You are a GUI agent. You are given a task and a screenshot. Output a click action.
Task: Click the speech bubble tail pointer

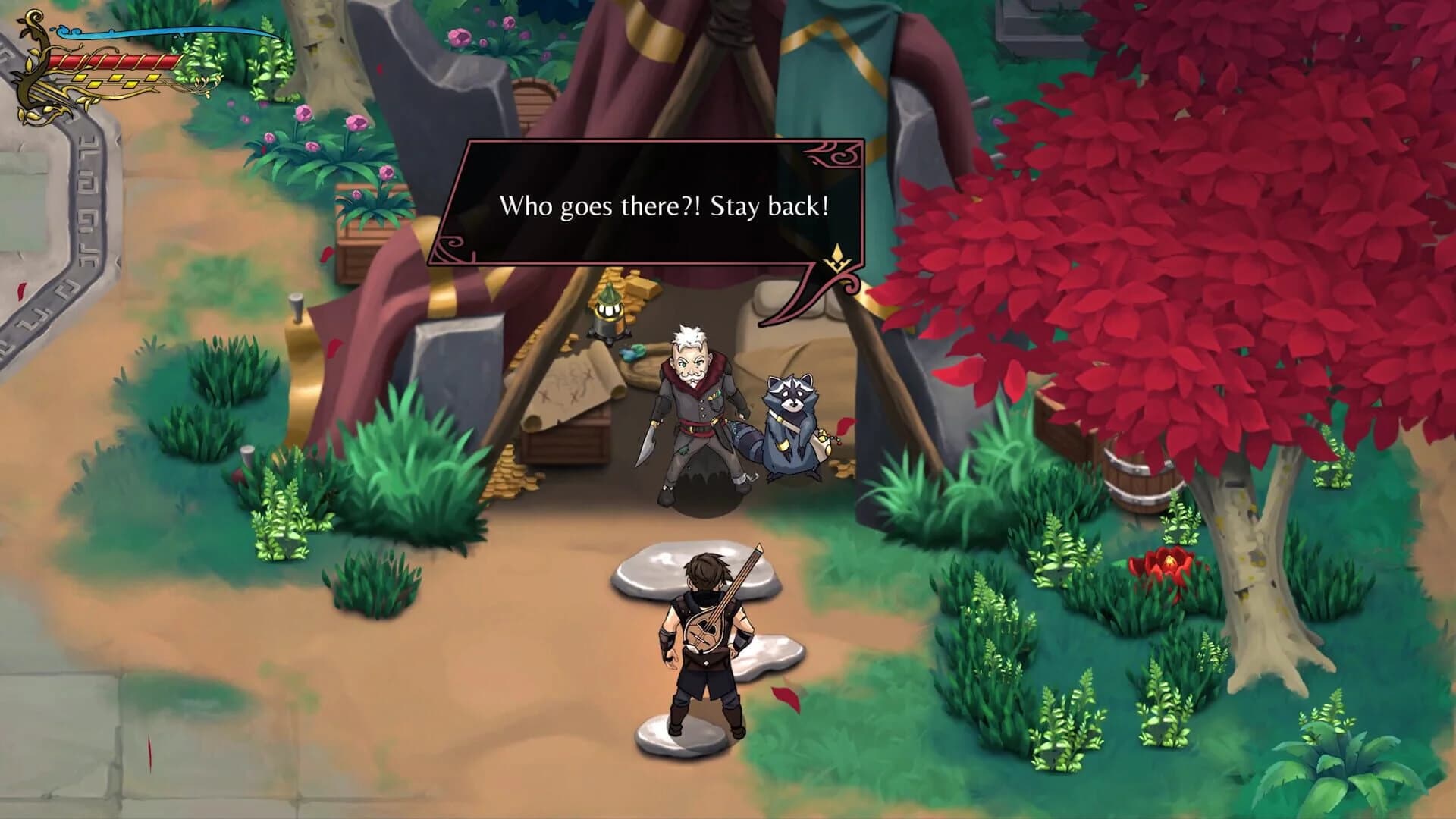808,292
